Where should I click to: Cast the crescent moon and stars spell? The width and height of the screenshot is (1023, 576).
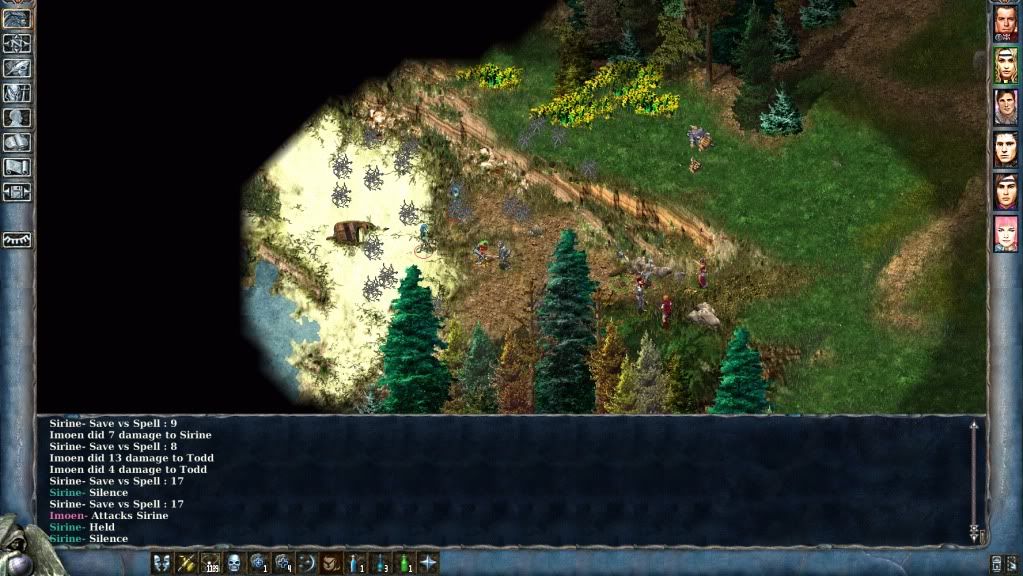tap(306, 562)
